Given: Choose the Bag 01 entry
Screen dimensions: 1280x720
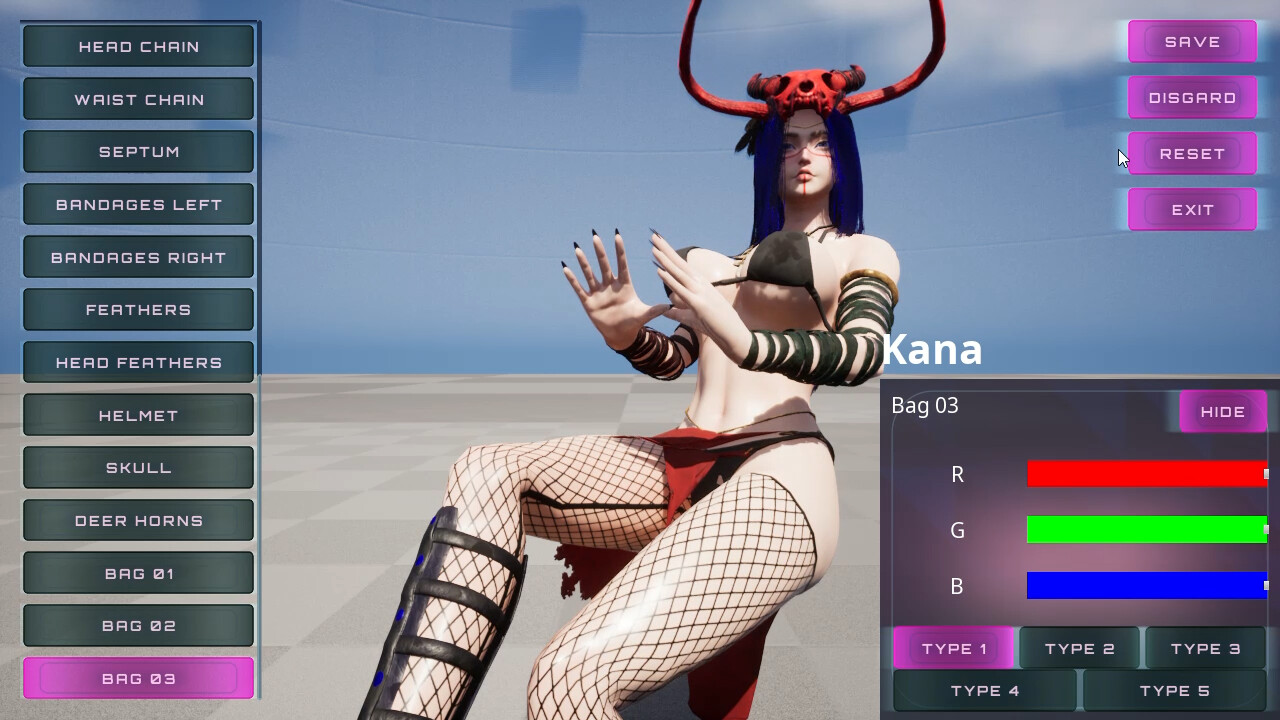Looking at the screenshot, I should tap(138, 574).
